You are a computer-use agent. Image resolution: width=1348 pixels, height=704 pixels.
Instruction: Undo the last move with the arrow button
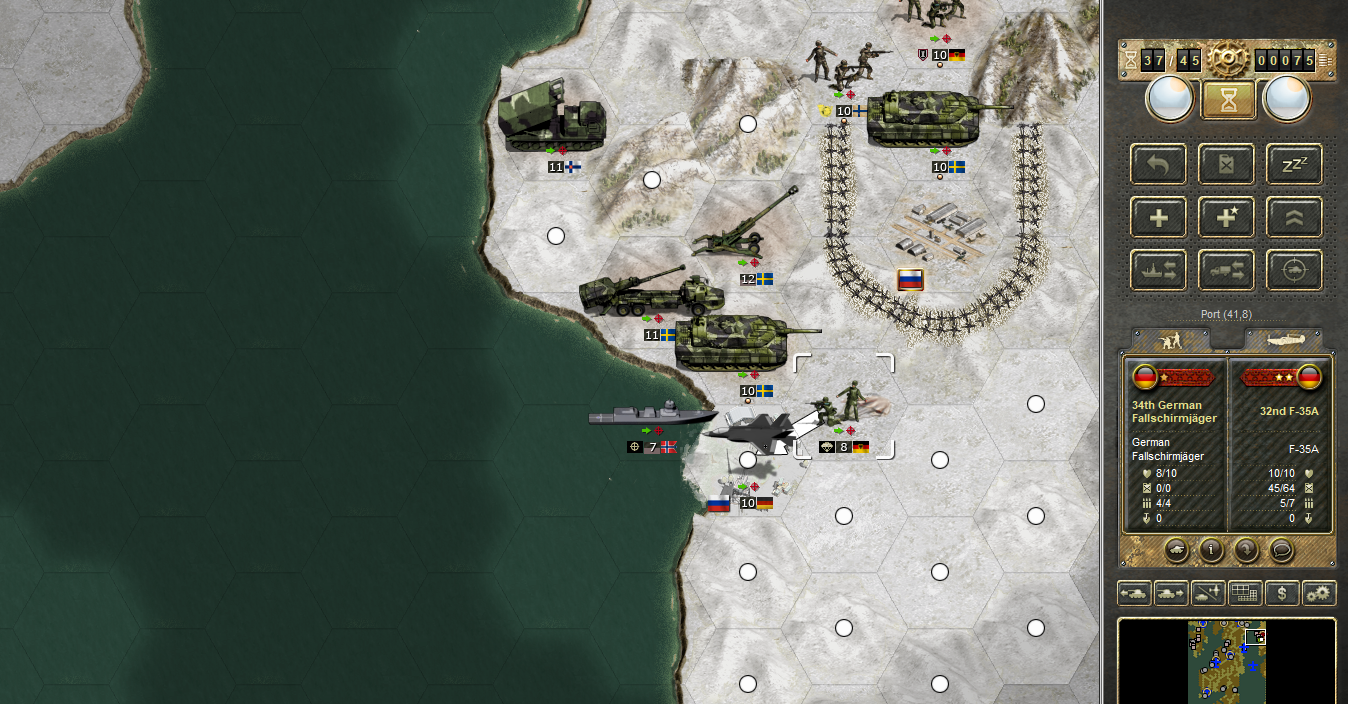(1159, 164)
